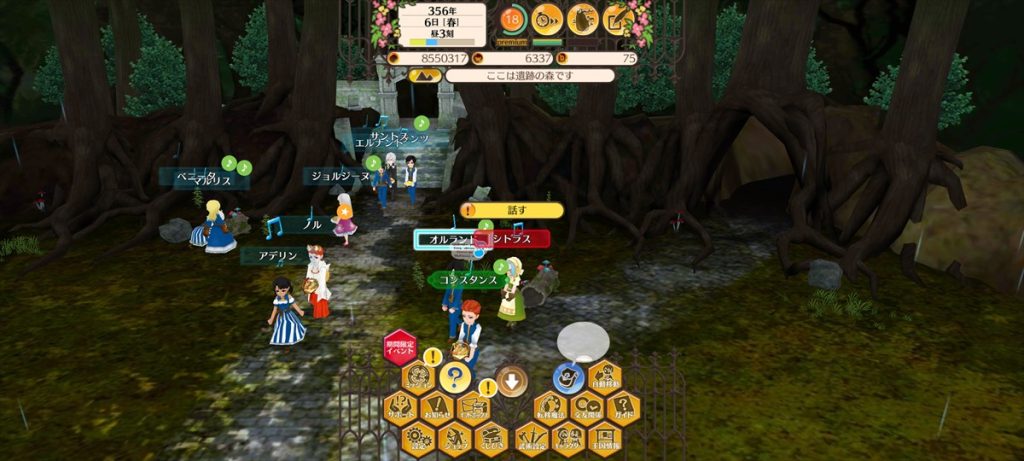Open the 王国情報 kingdom info hexagon
The height and width of the screenshot is (461, 1024).
tap(604, 438)
